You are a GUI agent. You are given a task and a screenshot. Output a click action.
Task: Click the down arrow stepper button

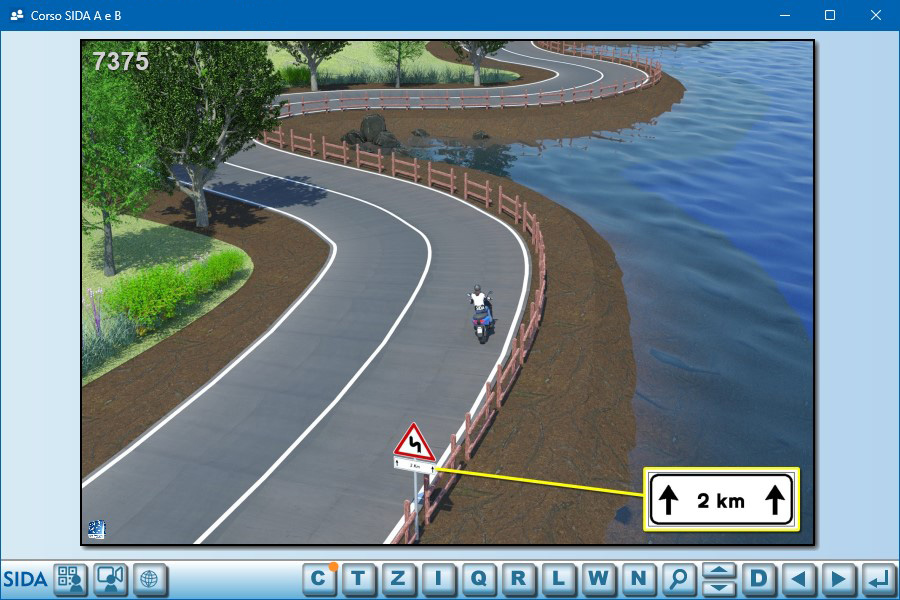point(719,587)
